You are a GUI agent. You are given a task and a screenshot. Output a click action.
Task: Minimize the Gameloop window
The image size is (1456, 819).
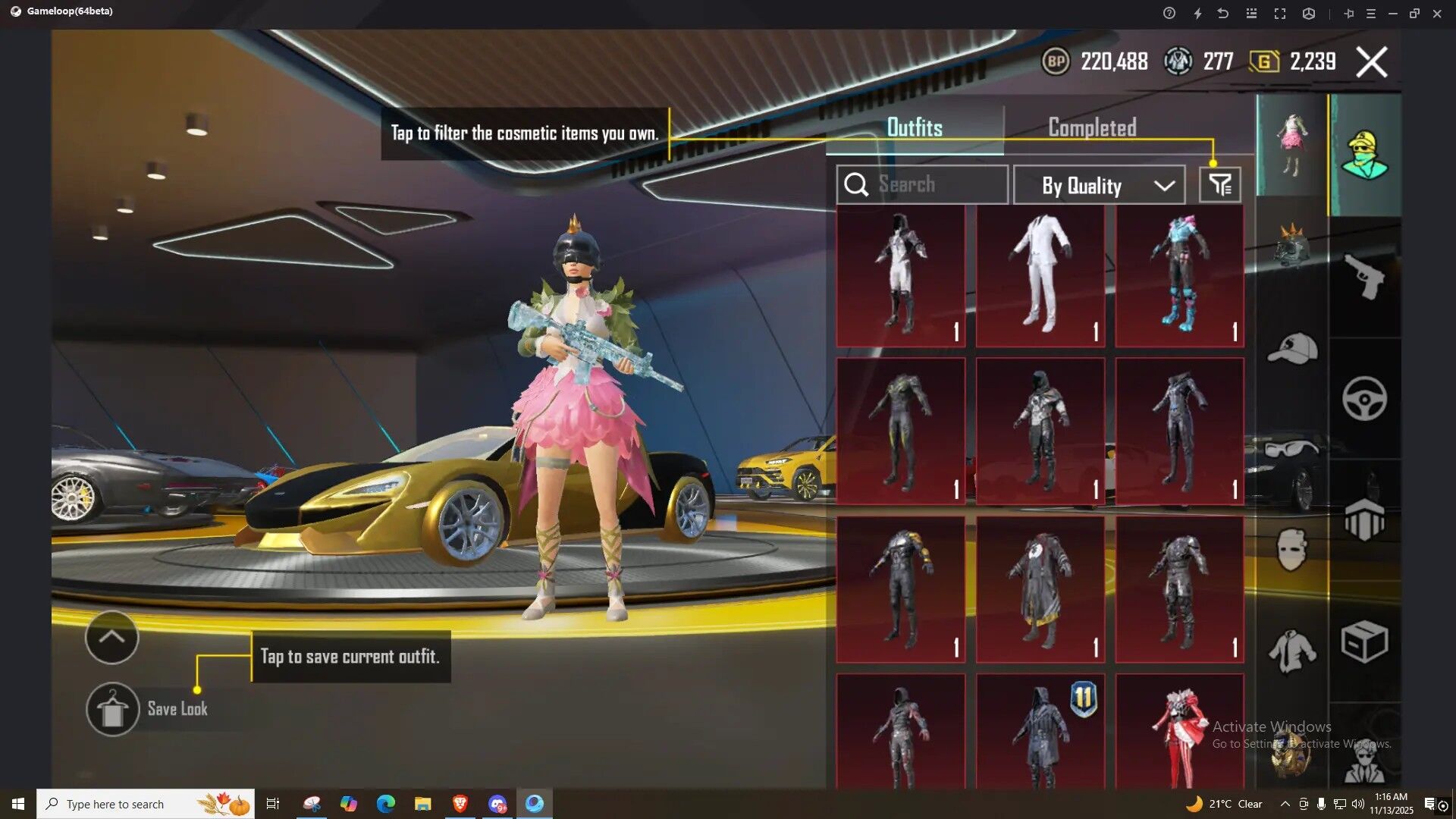click(x=1392, y=14)
